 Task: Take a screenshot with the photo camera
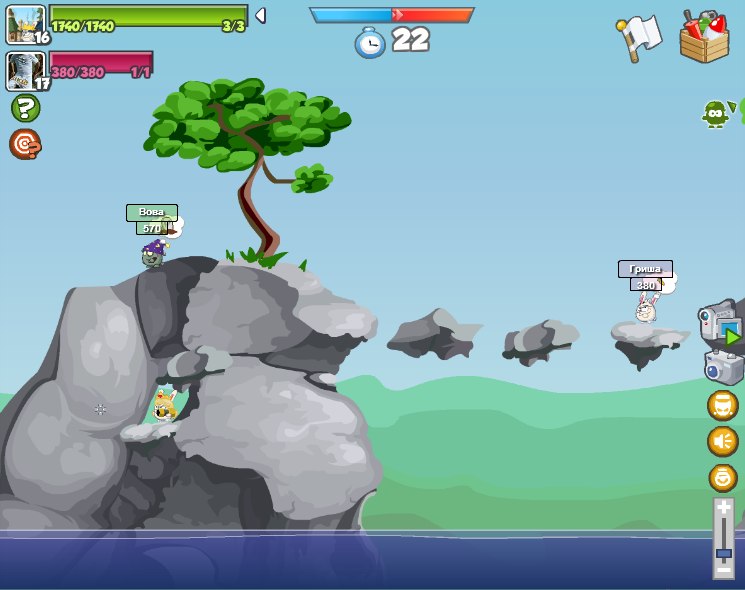coord(723,367)
